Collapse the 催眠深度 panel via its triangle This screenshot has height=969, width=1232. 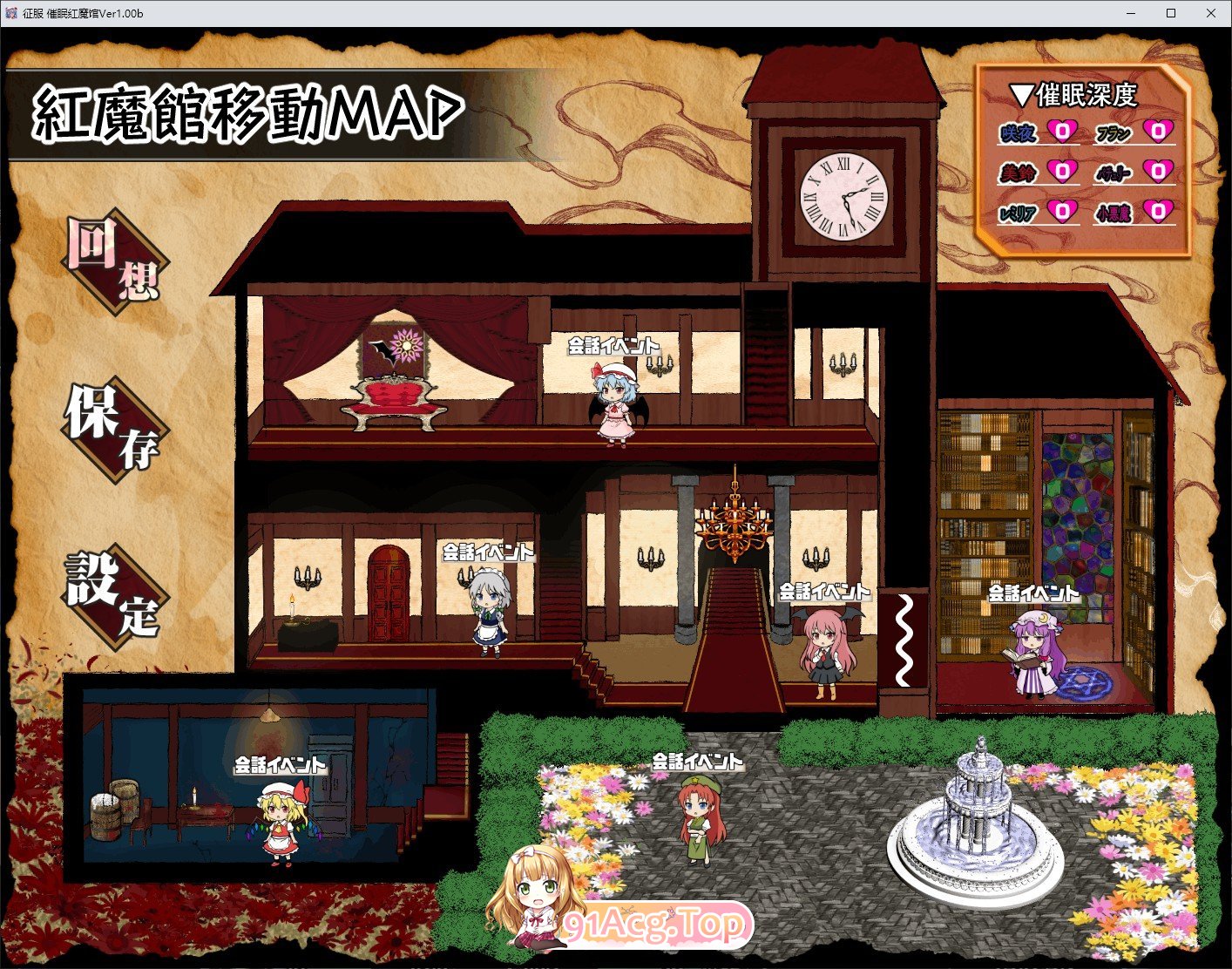[1021, 94]
